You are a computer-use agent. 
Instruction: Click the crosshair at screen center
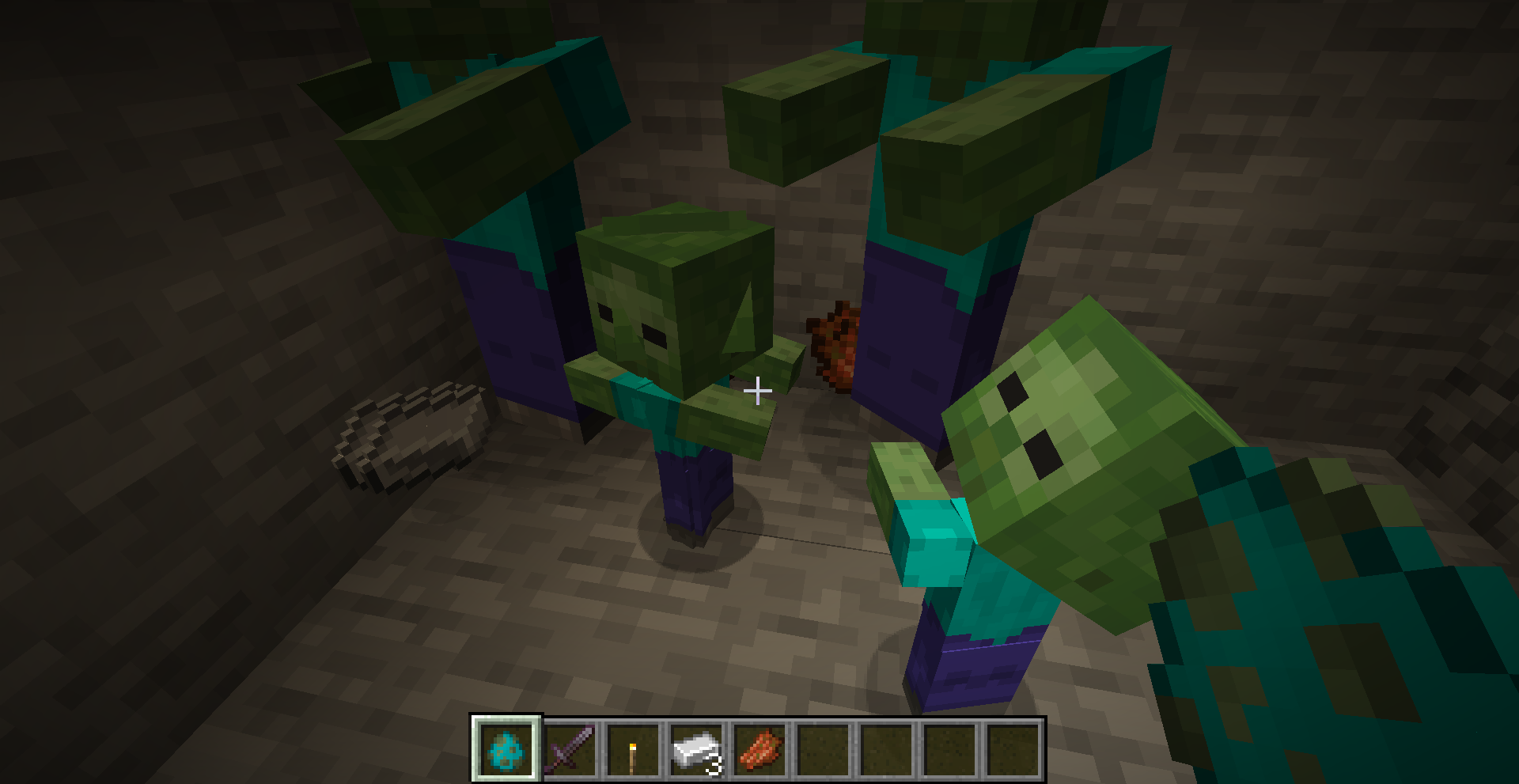coord(759,390)
